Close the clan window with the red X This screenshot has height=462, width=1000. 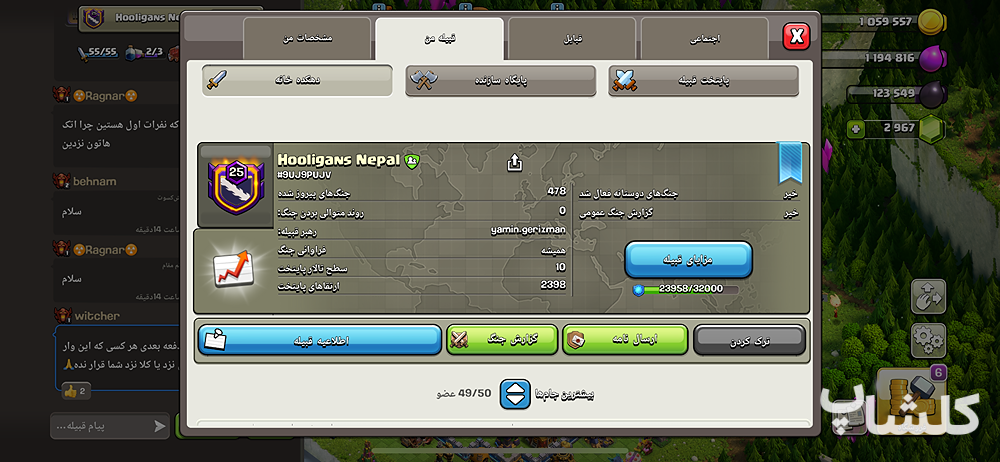(796, 37)
